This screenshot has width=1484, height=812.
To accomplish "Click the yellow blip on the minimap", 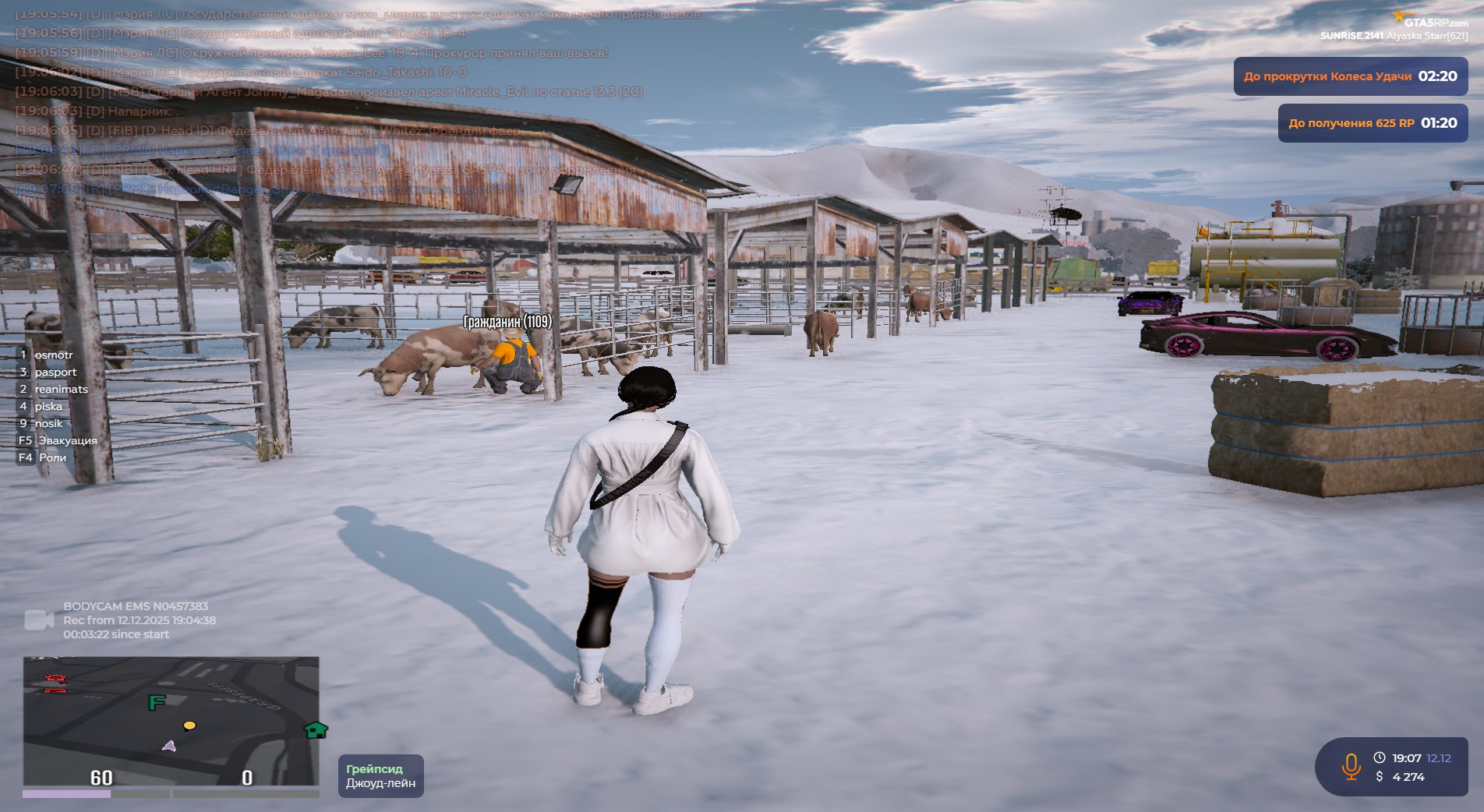I will [x=189, y=726].
